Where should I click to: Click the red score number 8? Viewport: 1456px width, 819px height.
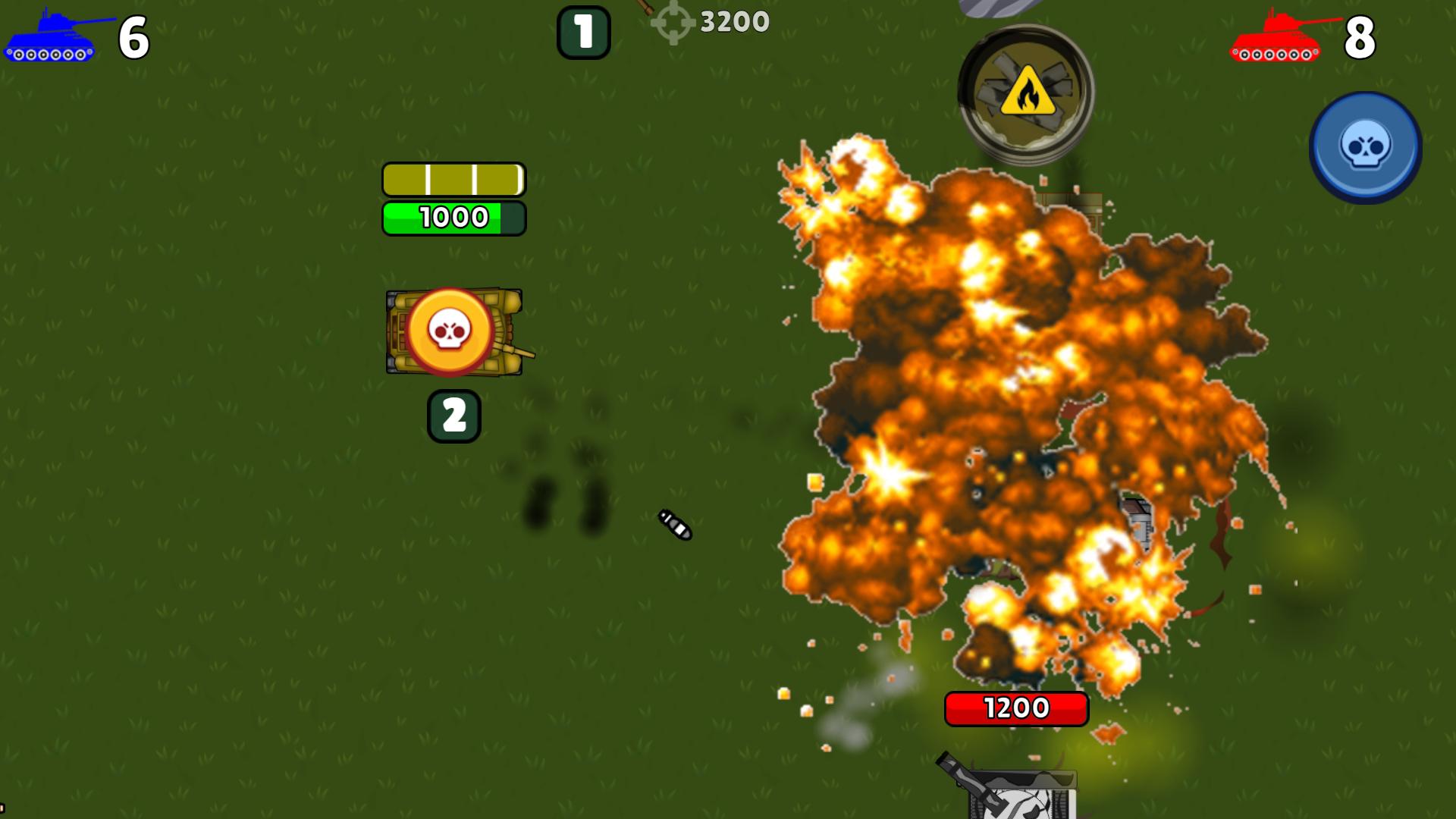tap(1360, 38)
